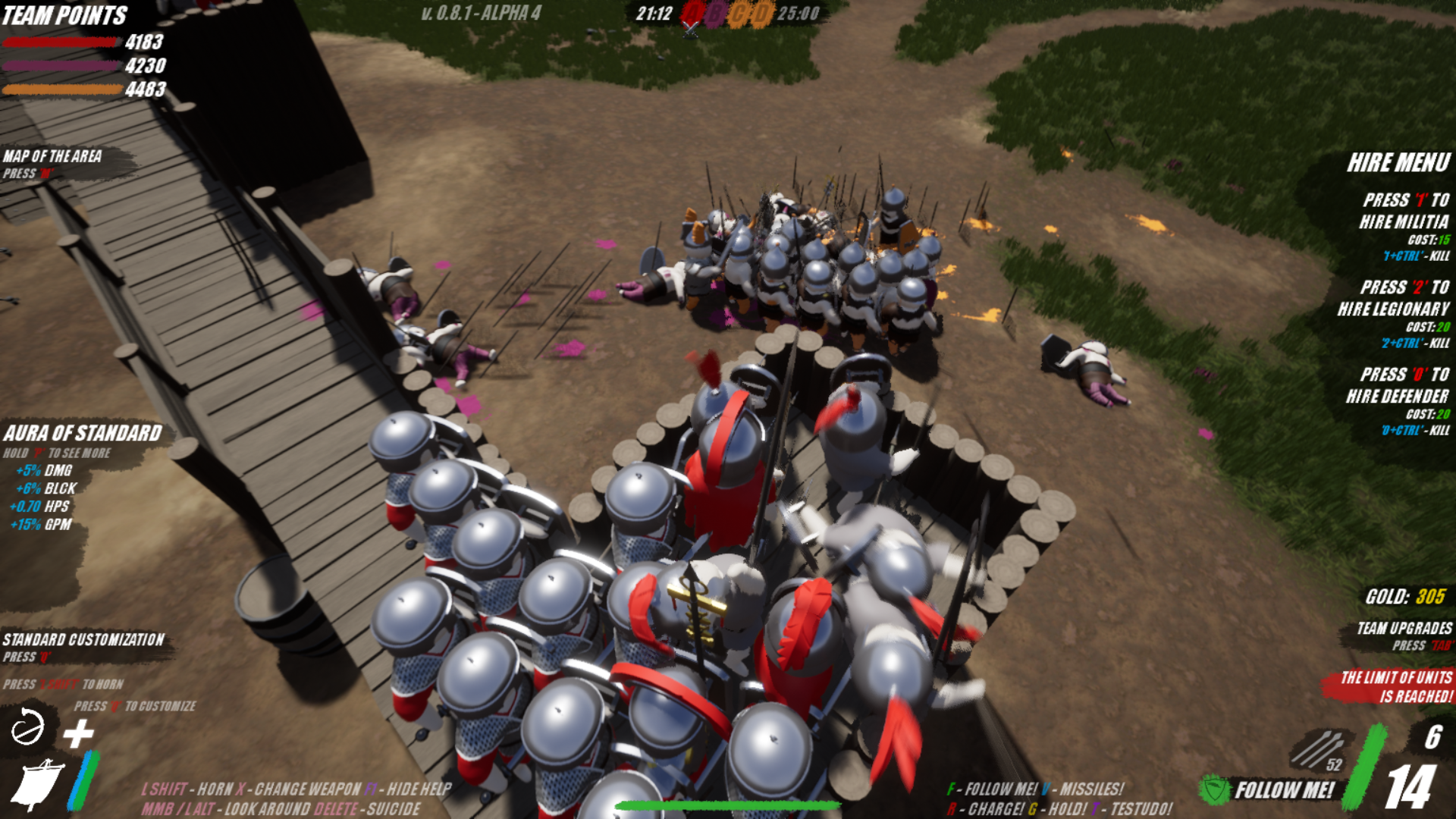
Task: Select capture point C marker
Action: click(x=739, y=14)
